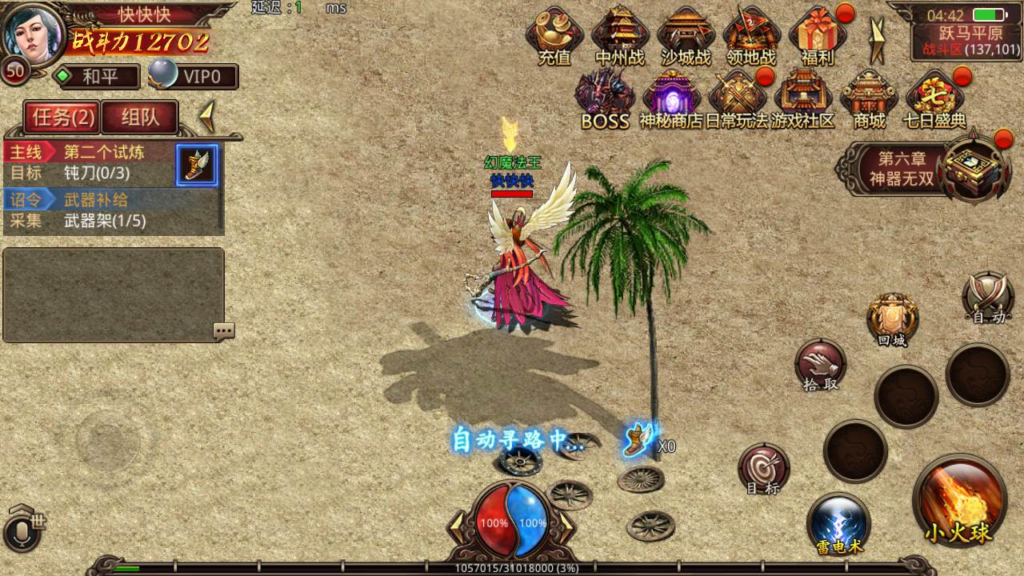Visit the 神秘商店 mystery shop
This screenshot has height=576, width=1024.
(x=670, y=98)
